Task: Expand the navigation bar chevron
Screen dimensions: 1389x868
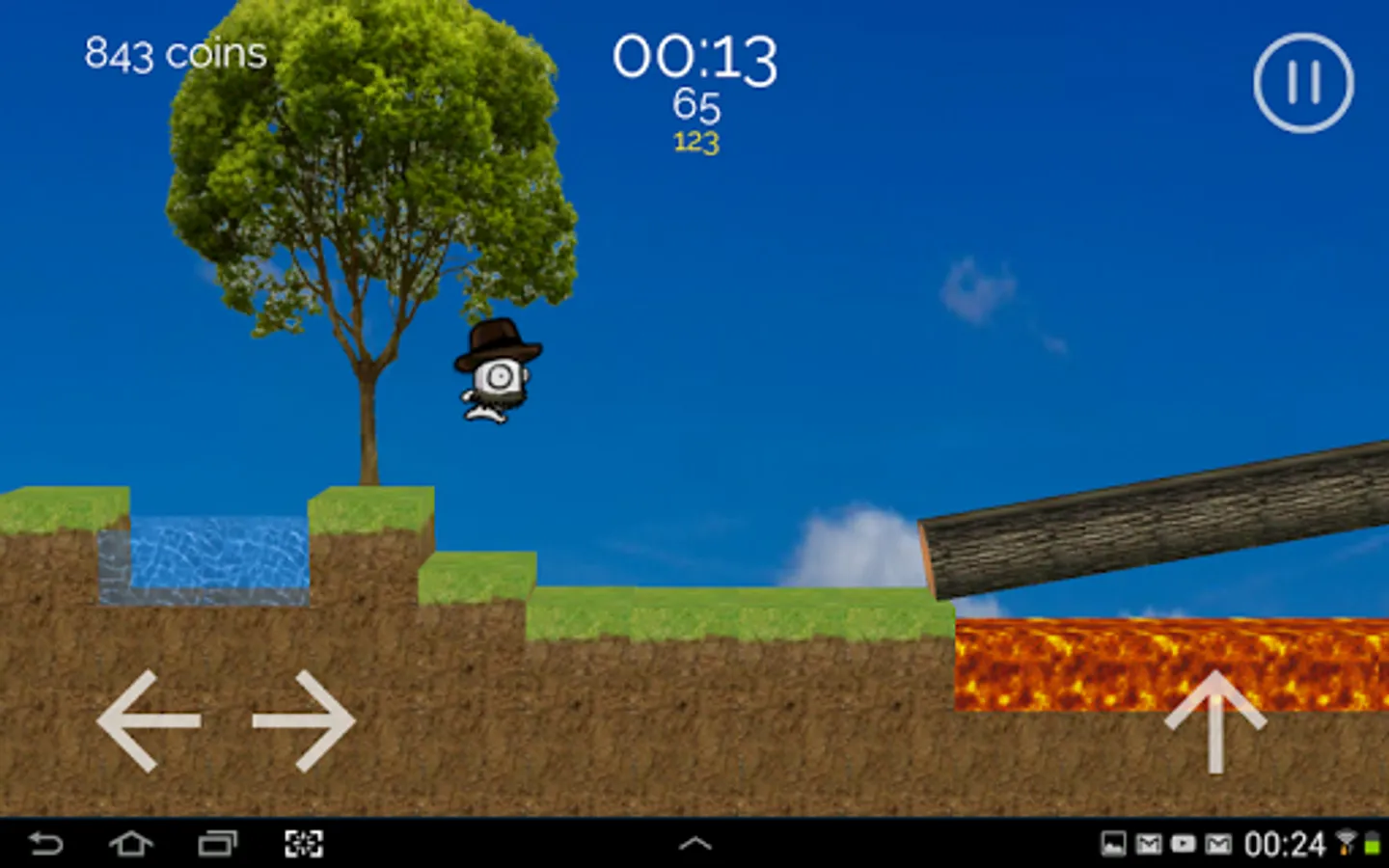Action: 694,843
